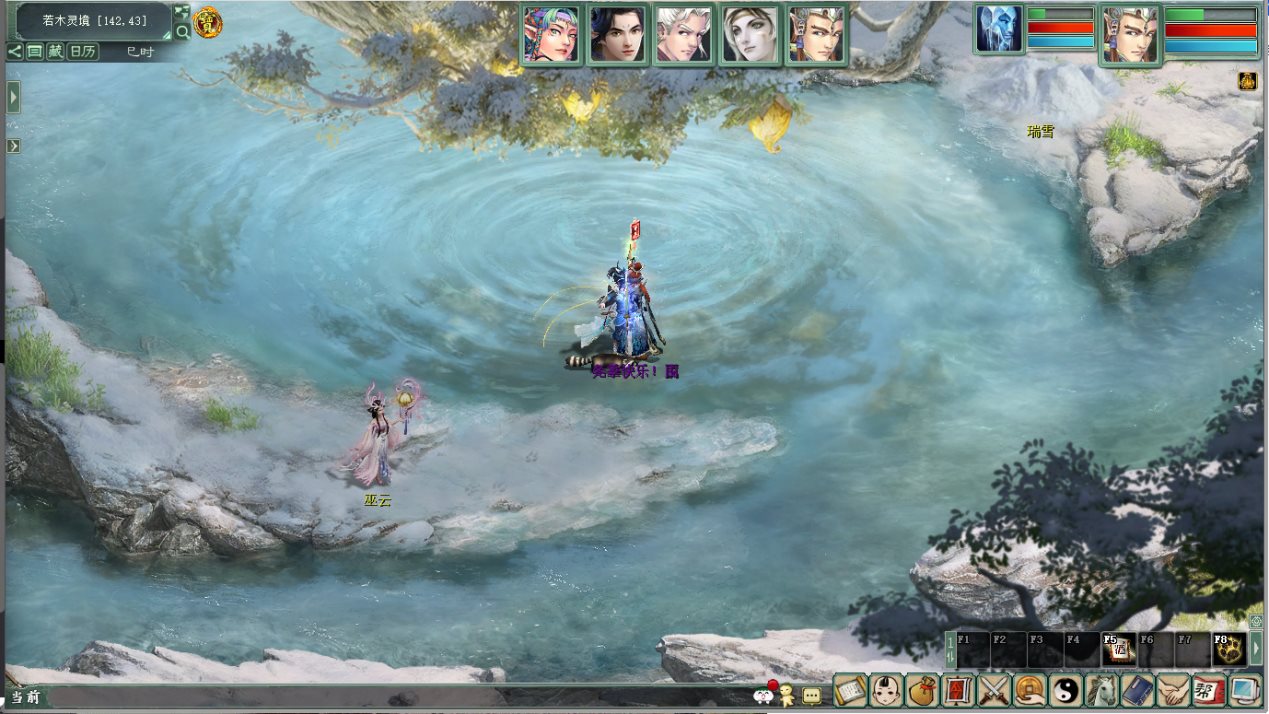Image resolution: width=1269 pixels, height=714 pixels.
Task: Open the computer monitor system settings
Action: pos(1244,690)
